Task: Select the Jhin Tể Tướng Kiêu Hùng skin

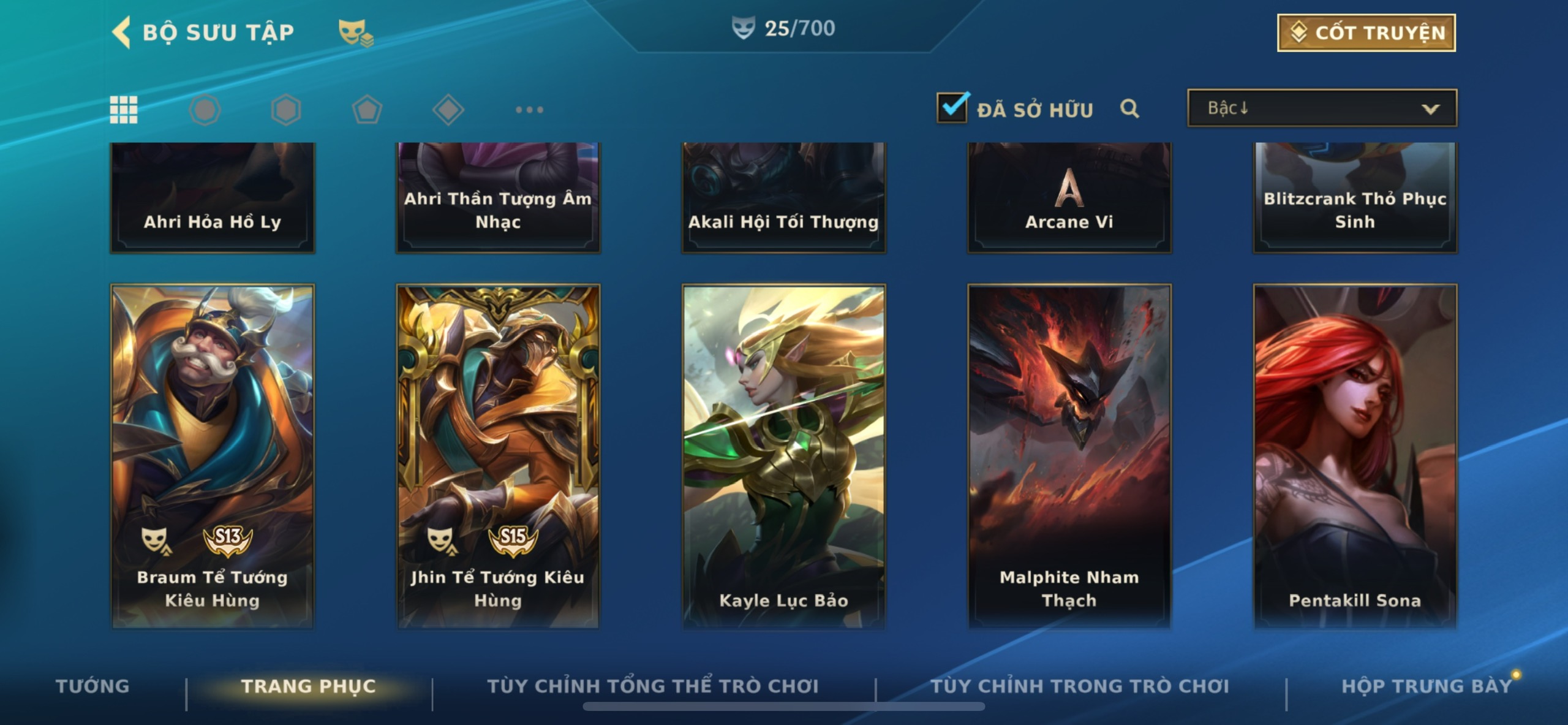Action: (x=498, y=455)
